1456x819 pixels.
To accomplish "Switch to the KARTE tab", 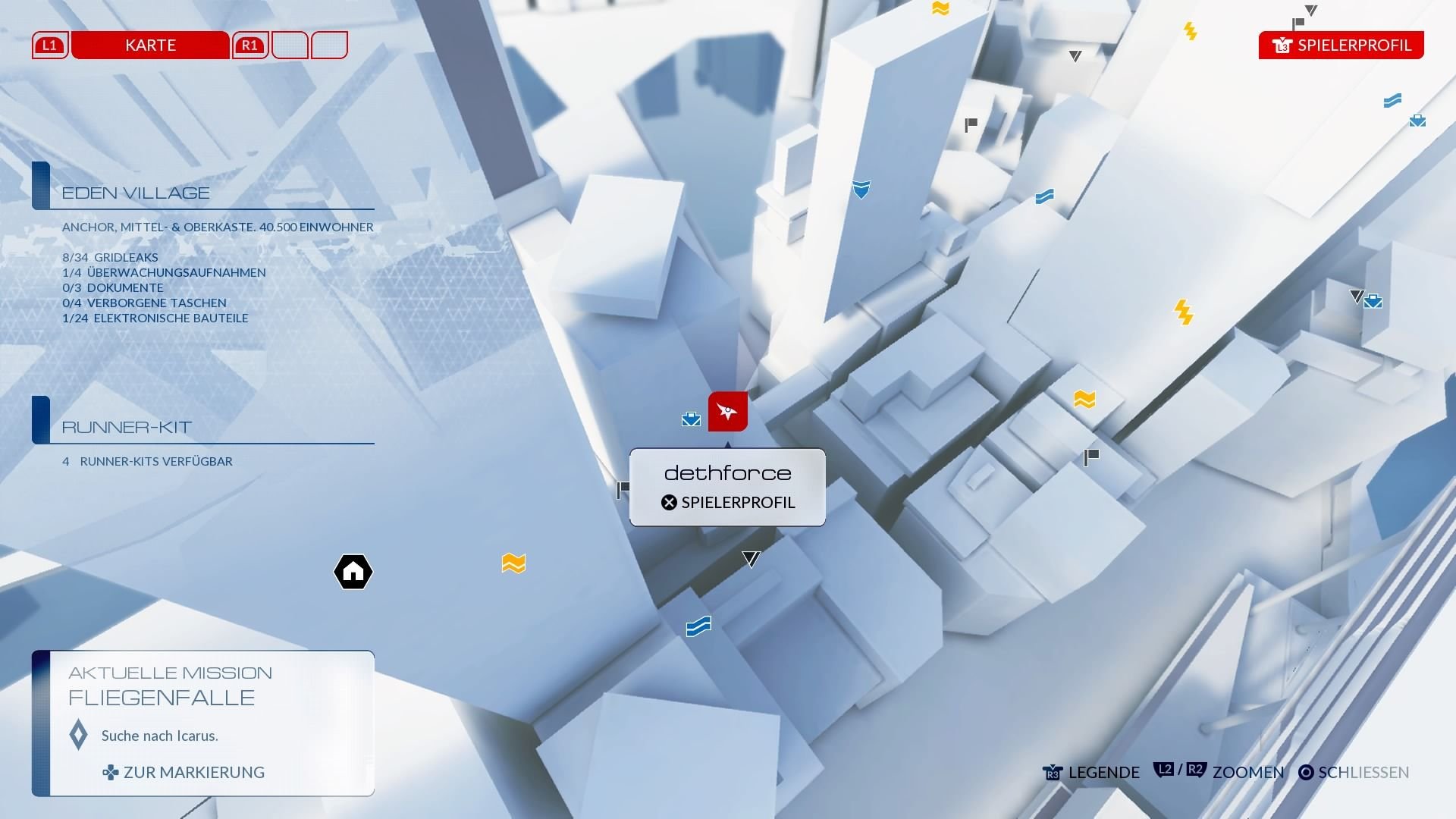I will (149, 45).
